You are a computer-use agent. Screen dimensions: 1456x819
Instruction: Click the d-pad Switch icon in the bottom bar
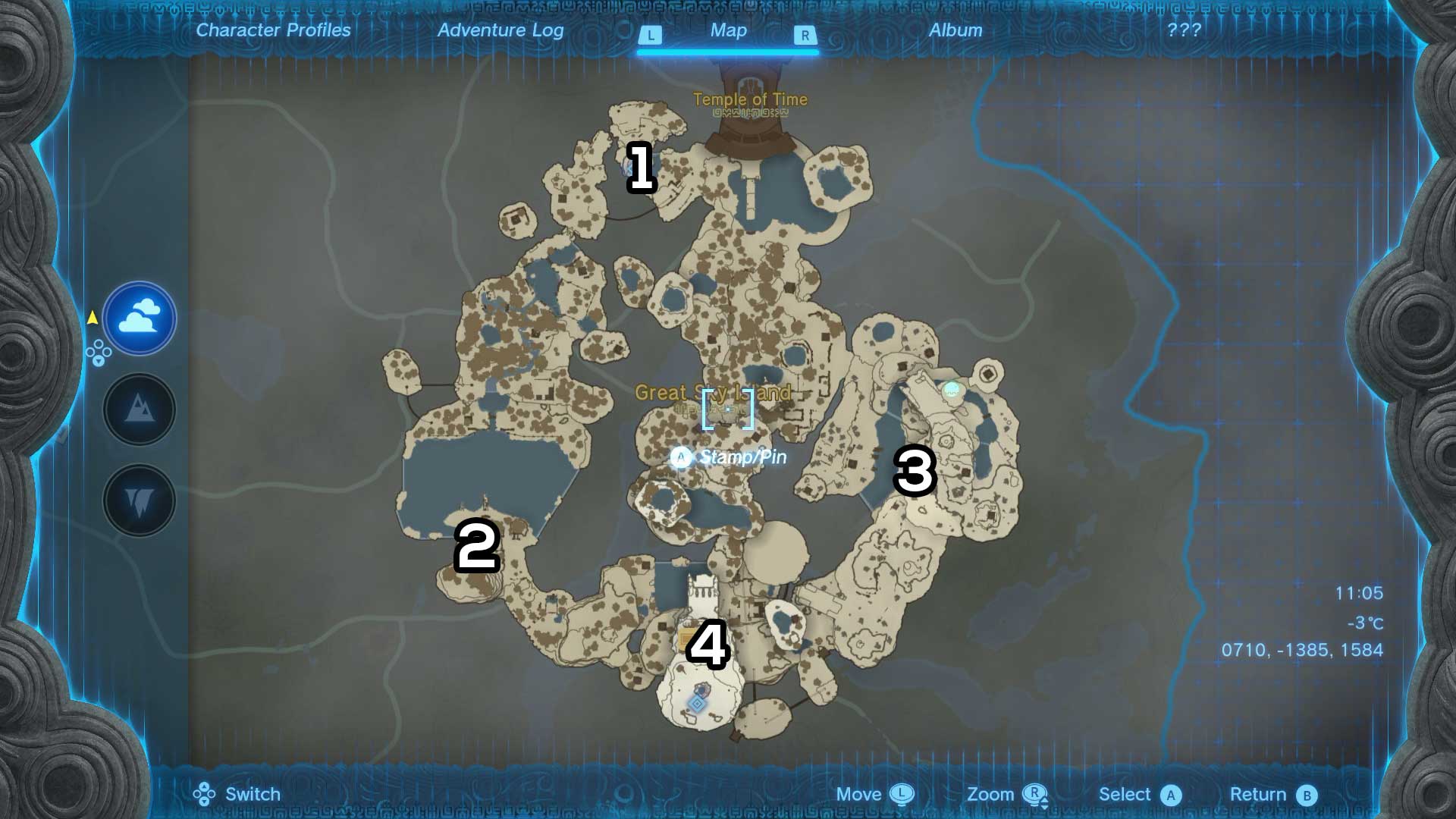pos(202,794)
